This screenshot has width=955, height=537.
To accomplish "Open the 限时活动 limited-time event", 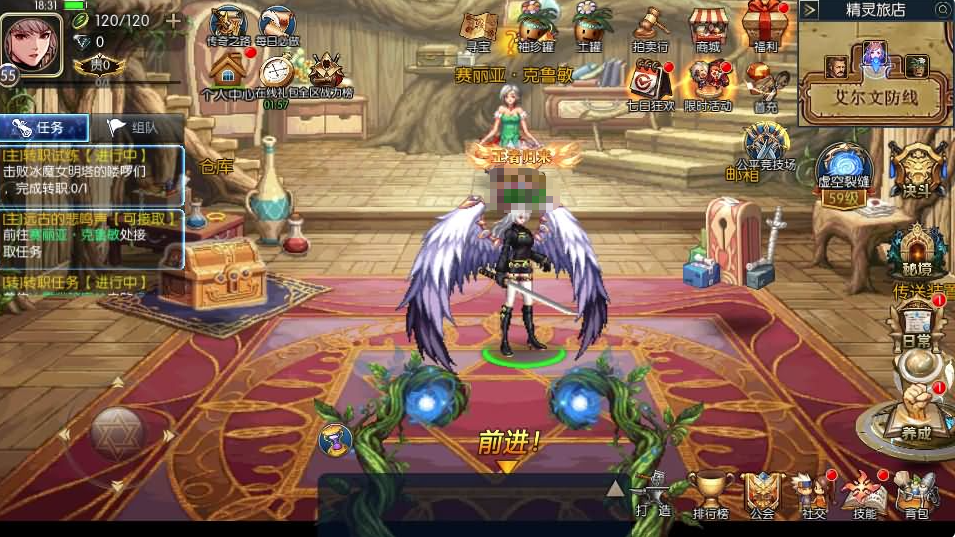I will 708,80.
